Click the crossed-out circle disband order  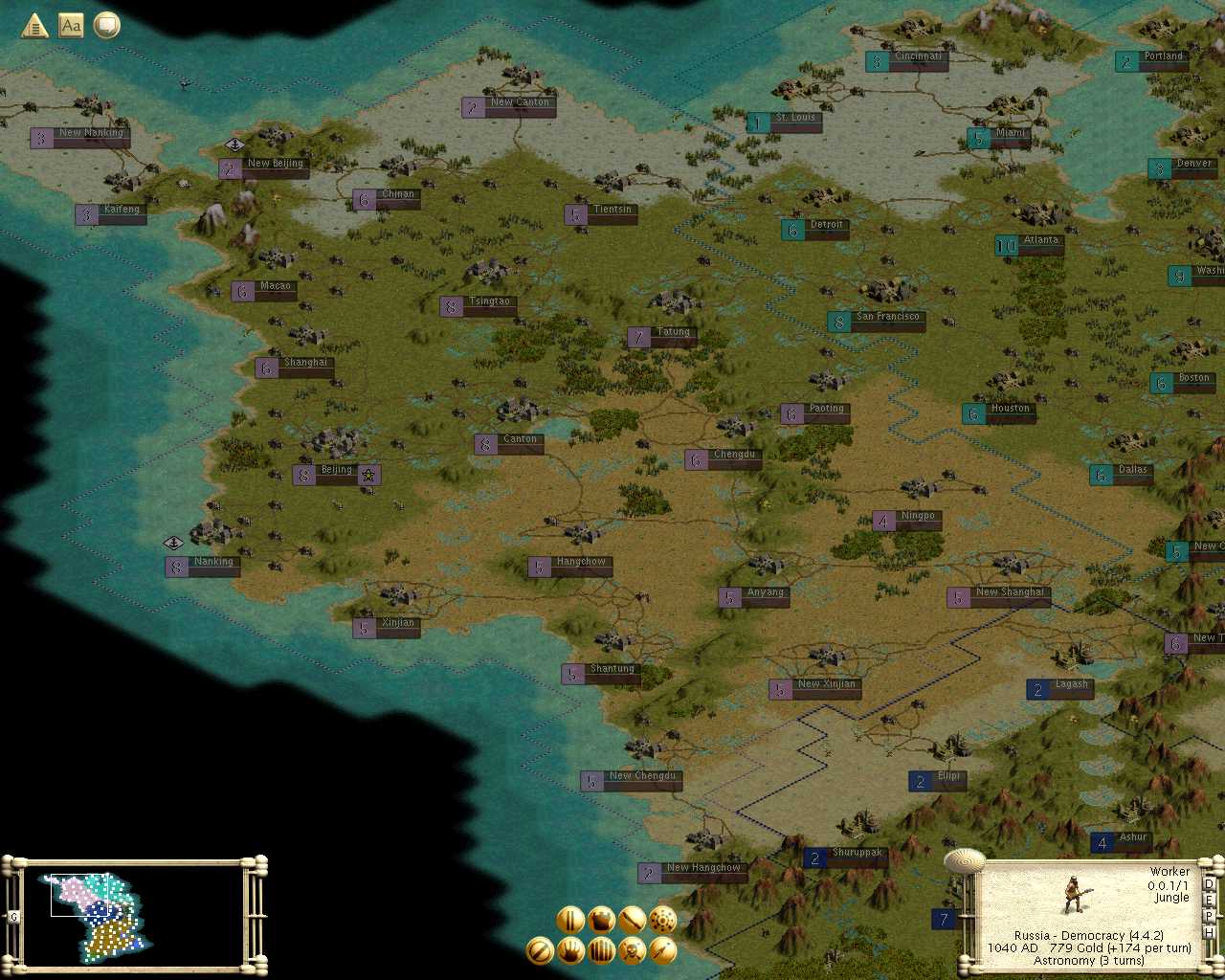pyautogui.click(x=540, y=950)
